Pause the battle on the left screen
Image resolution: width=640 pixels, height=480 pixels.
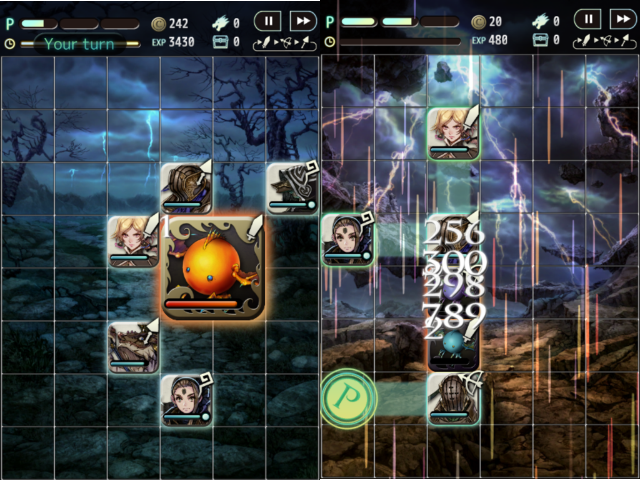pos(268,20)
